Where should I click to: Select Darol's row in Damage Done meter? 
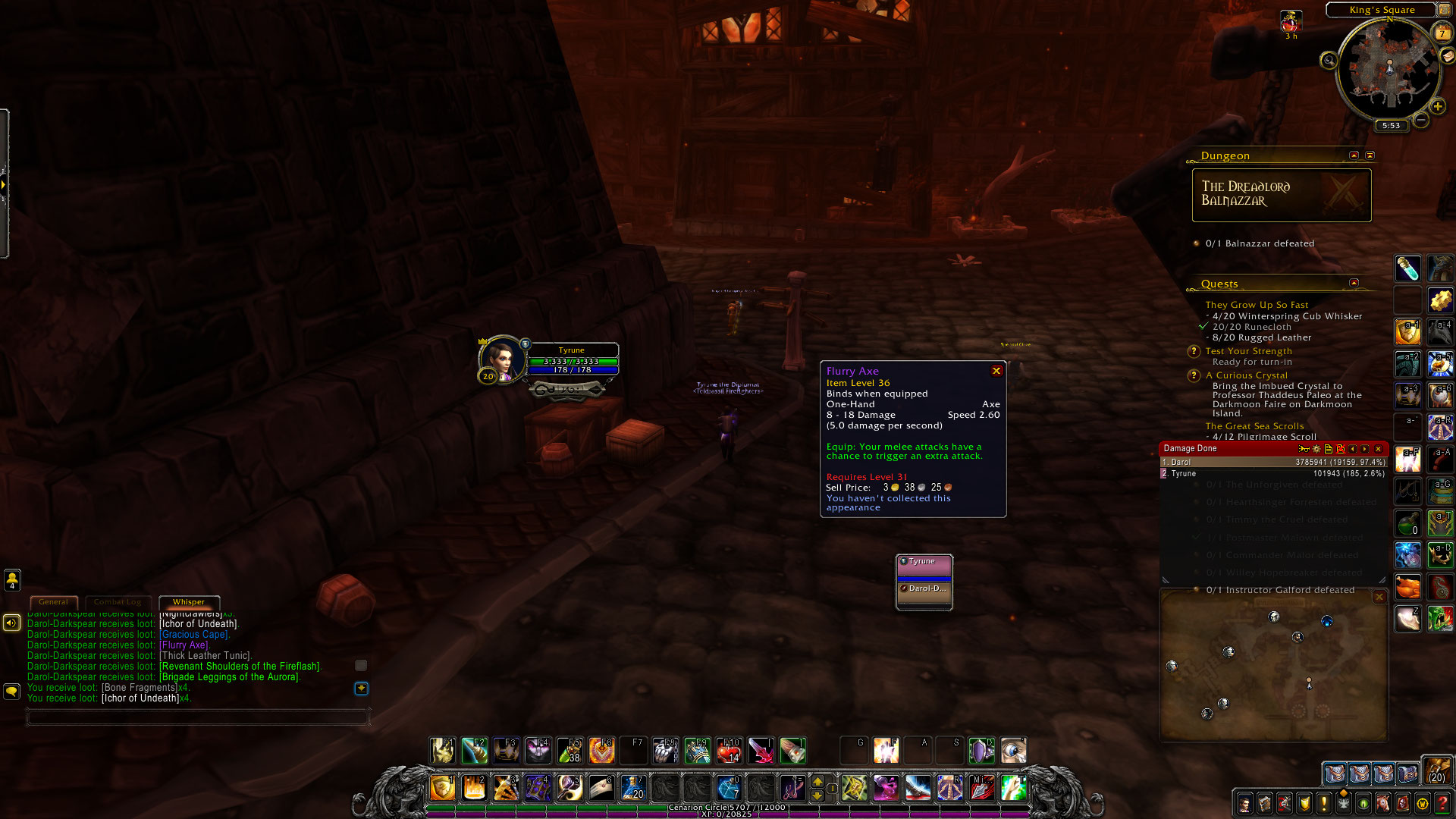(x=1273, y=462)
